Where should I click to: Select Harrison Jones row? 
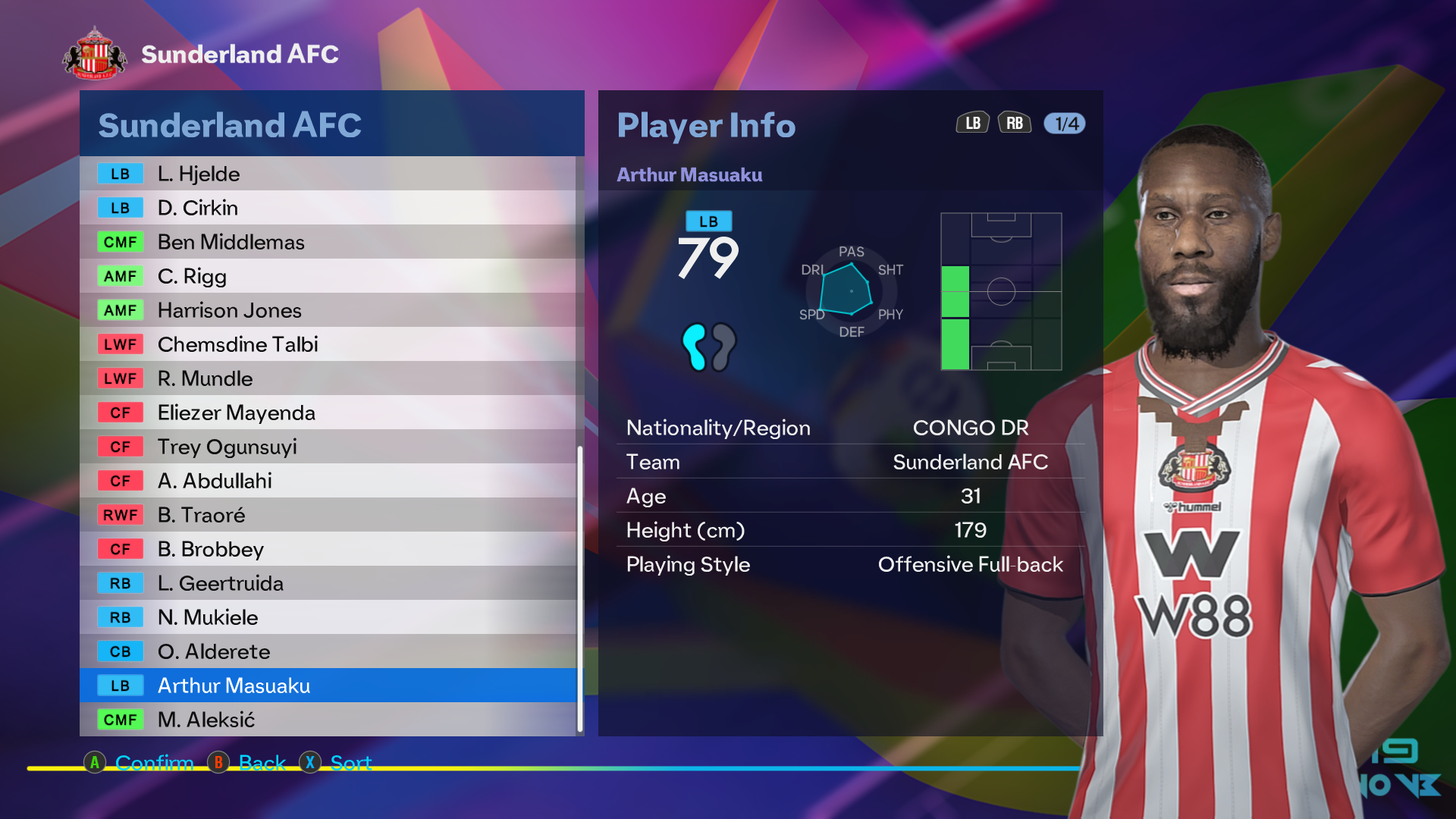tap(328, 310)
